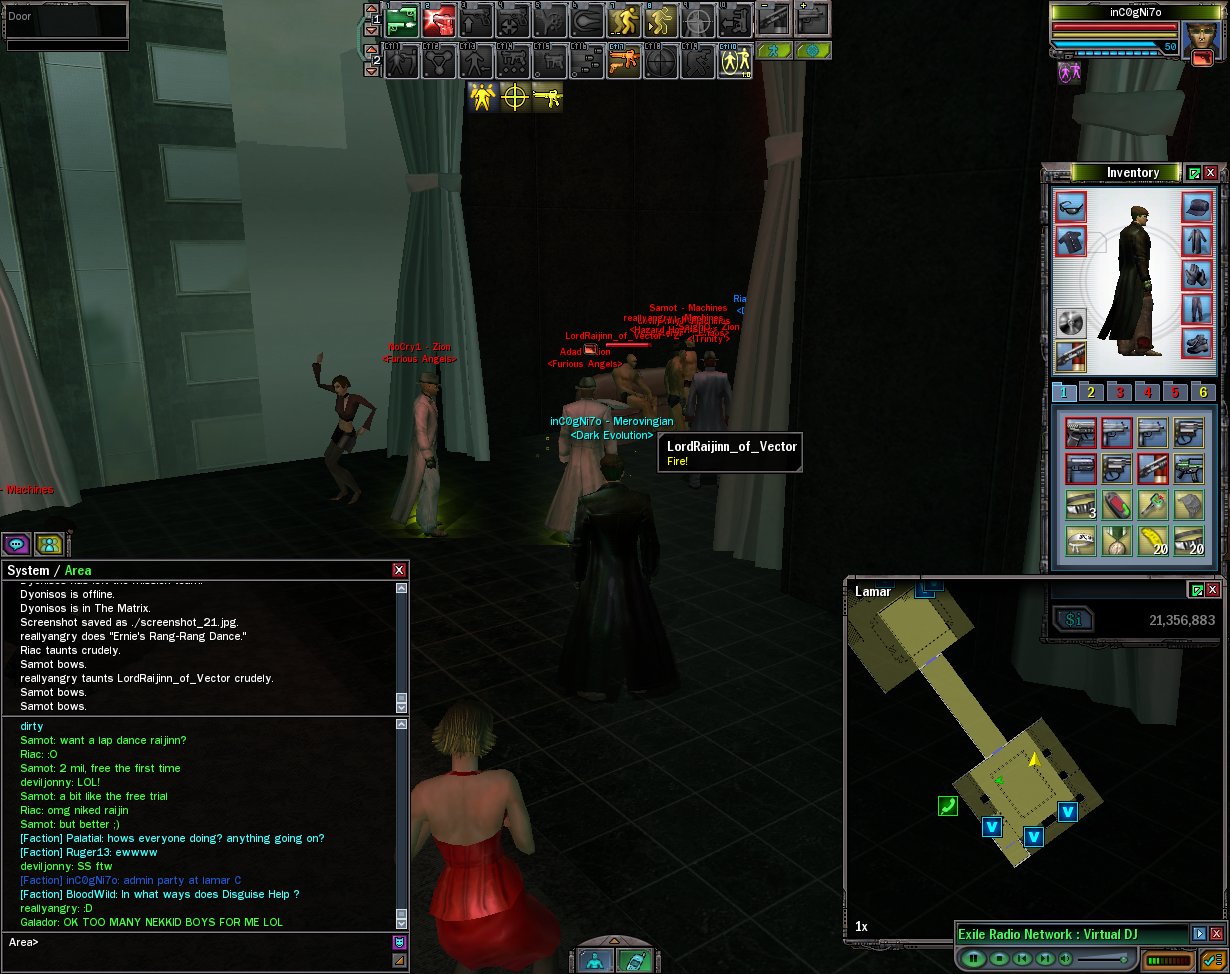
Task: Stop the radio playback
Action: click(997, 959)
